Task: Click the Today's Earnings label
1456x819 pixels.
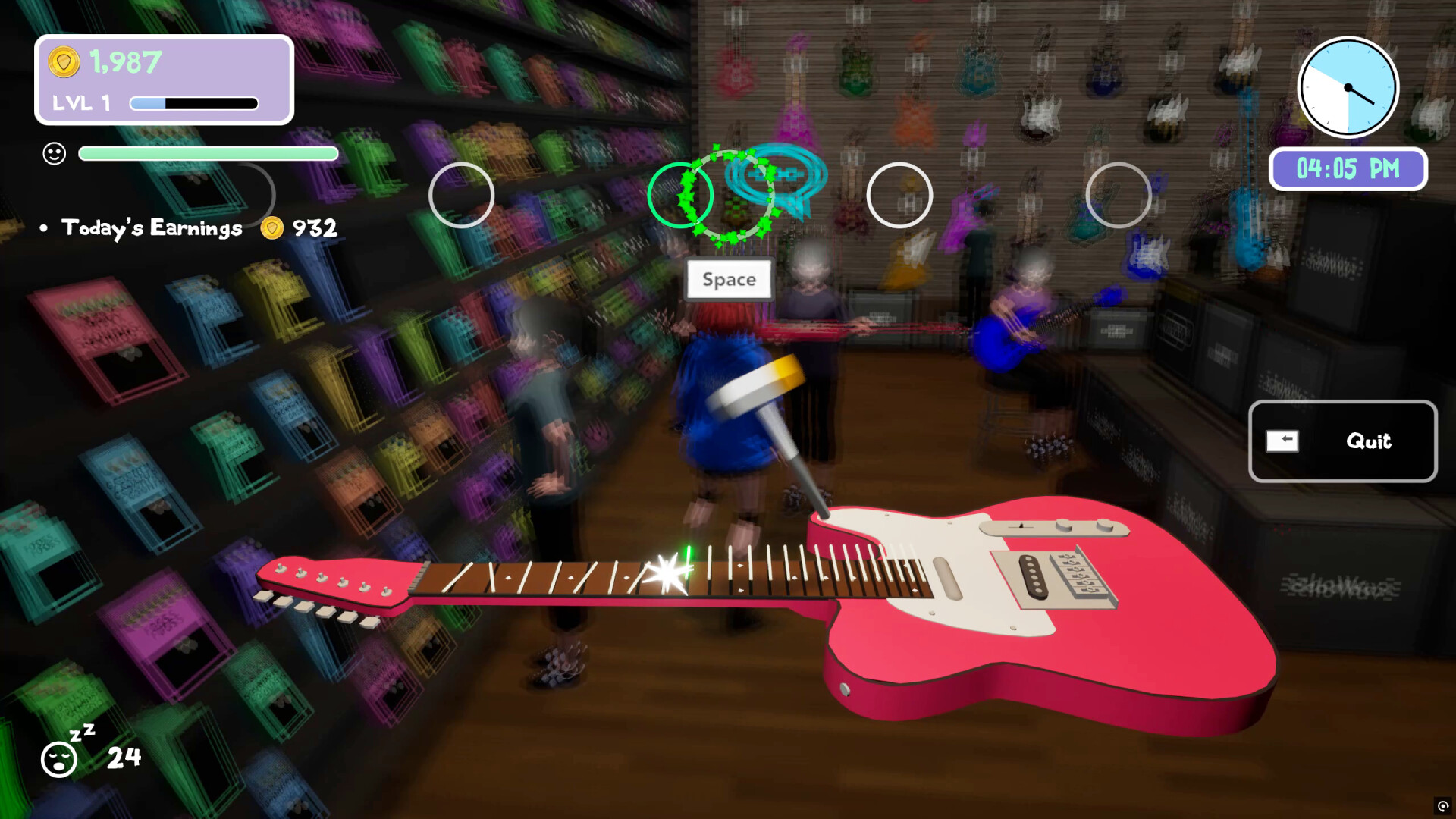Action: click(x=149, y=227)
